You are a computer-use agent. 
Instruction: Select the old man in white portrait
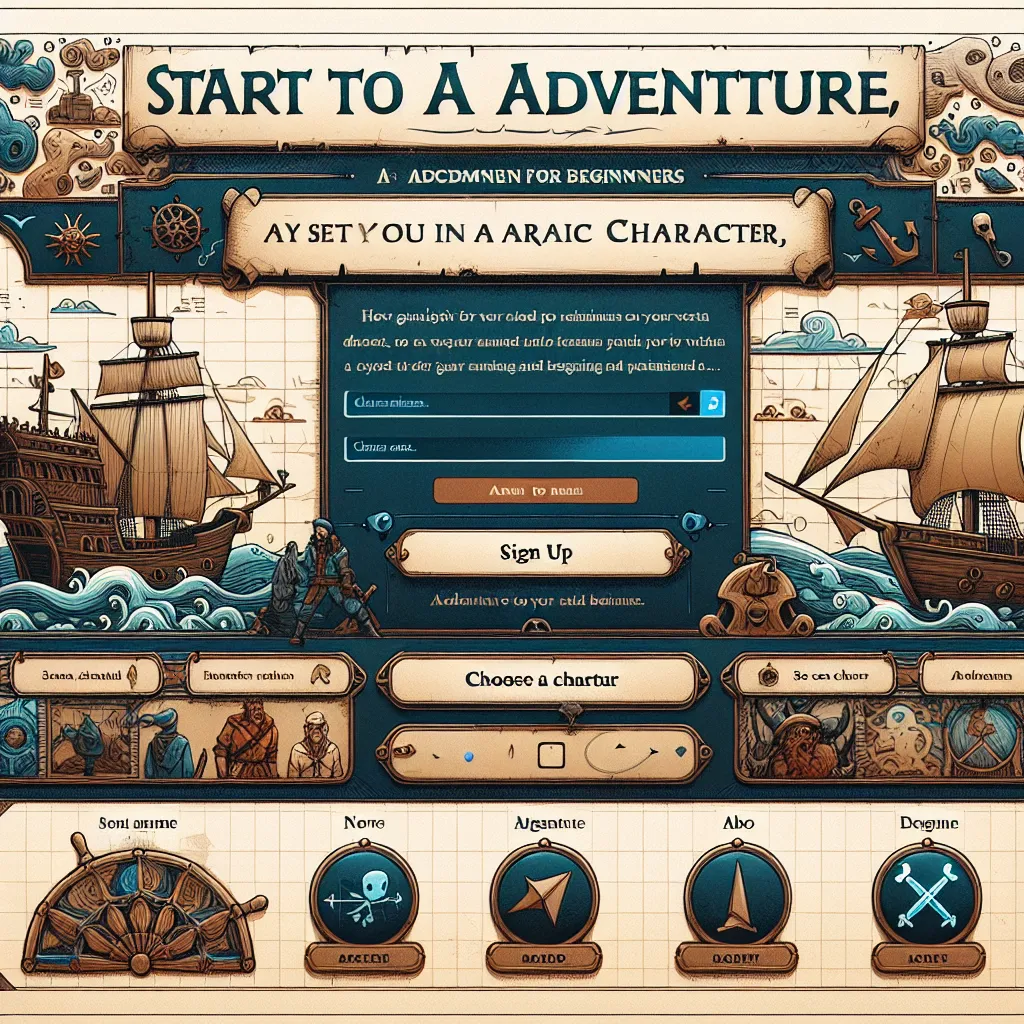tap(314, 745)
